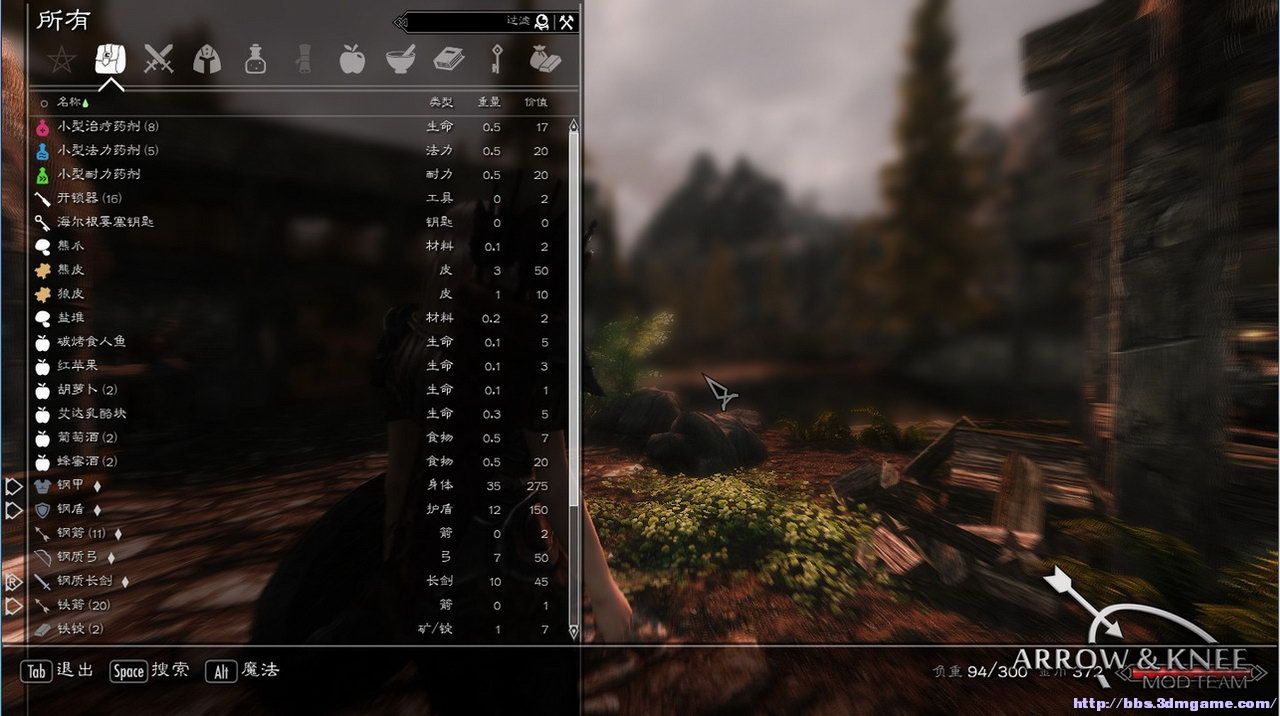
Task: Select the favorites star category tab
Action: click(61, 60)
